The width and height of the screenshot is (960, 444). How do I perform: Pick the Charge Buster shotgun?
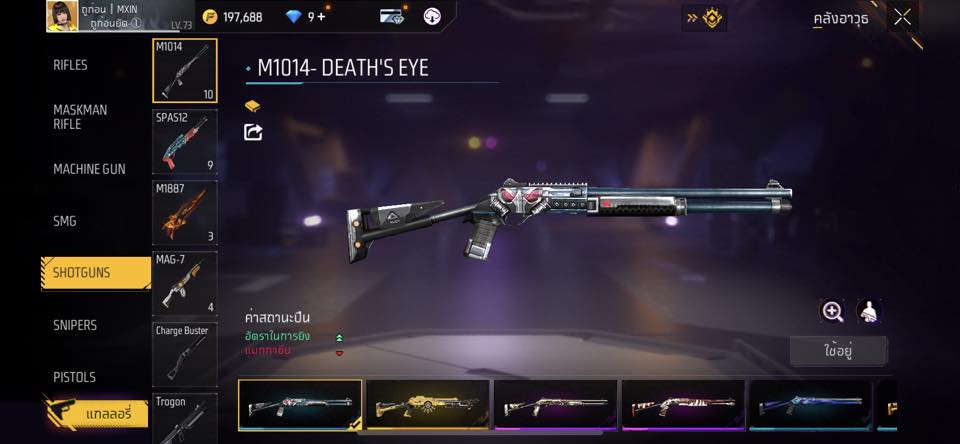click(x=185, y=353)
